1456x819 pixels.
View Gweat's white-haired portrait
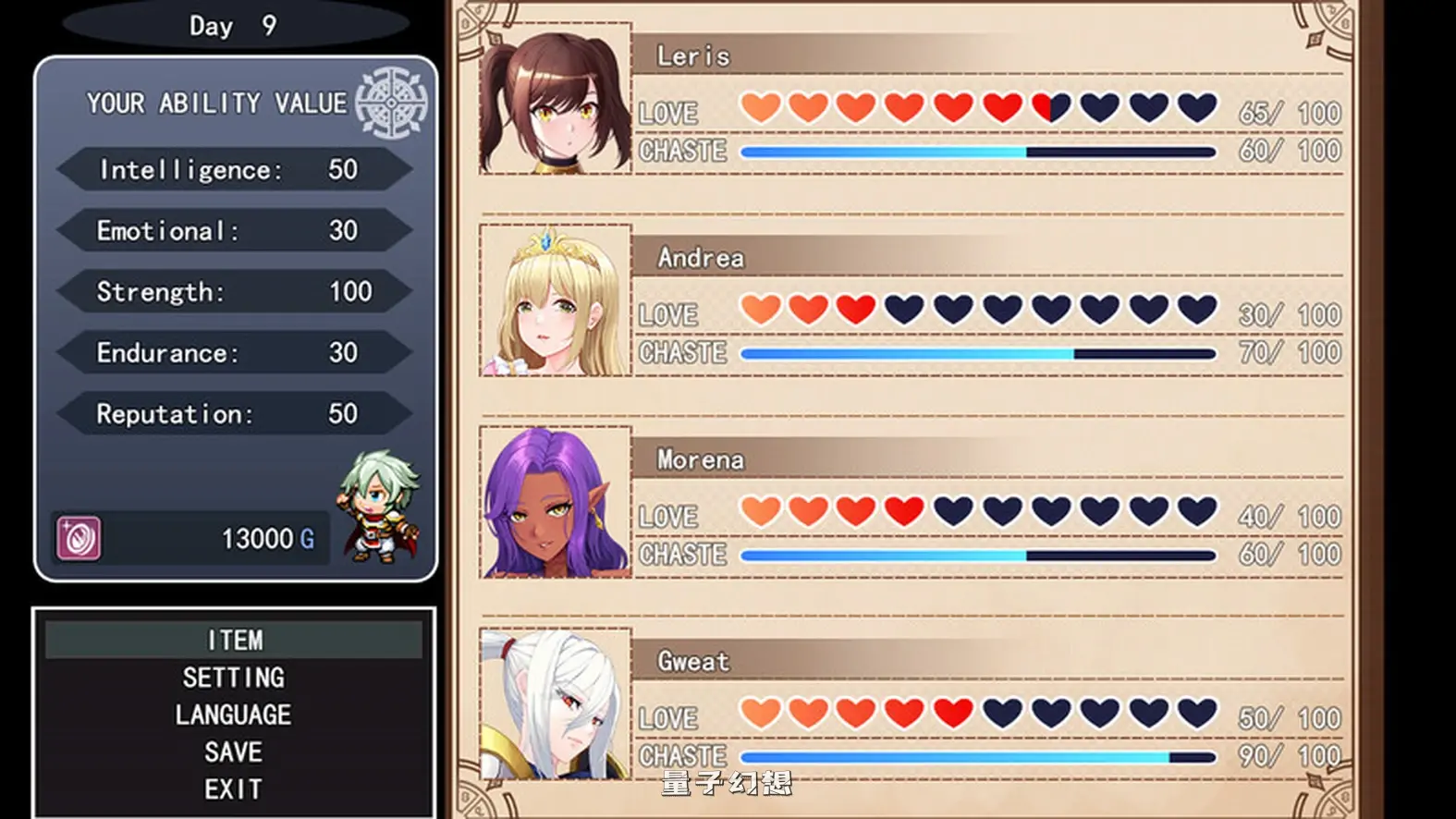tap(556, 705)
